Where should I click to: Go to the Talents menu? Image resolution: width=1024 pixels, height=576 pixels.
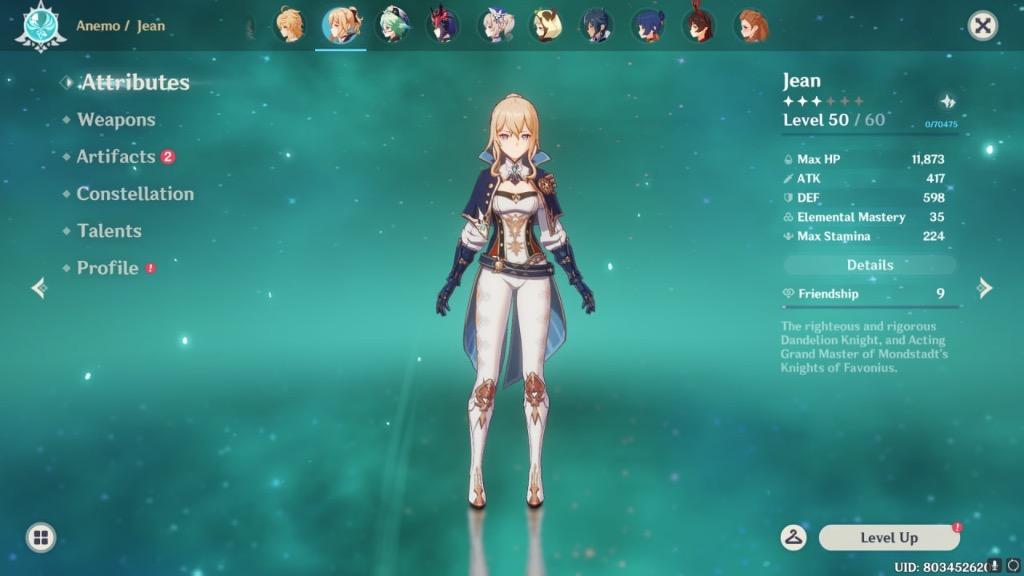pos(109,231)
